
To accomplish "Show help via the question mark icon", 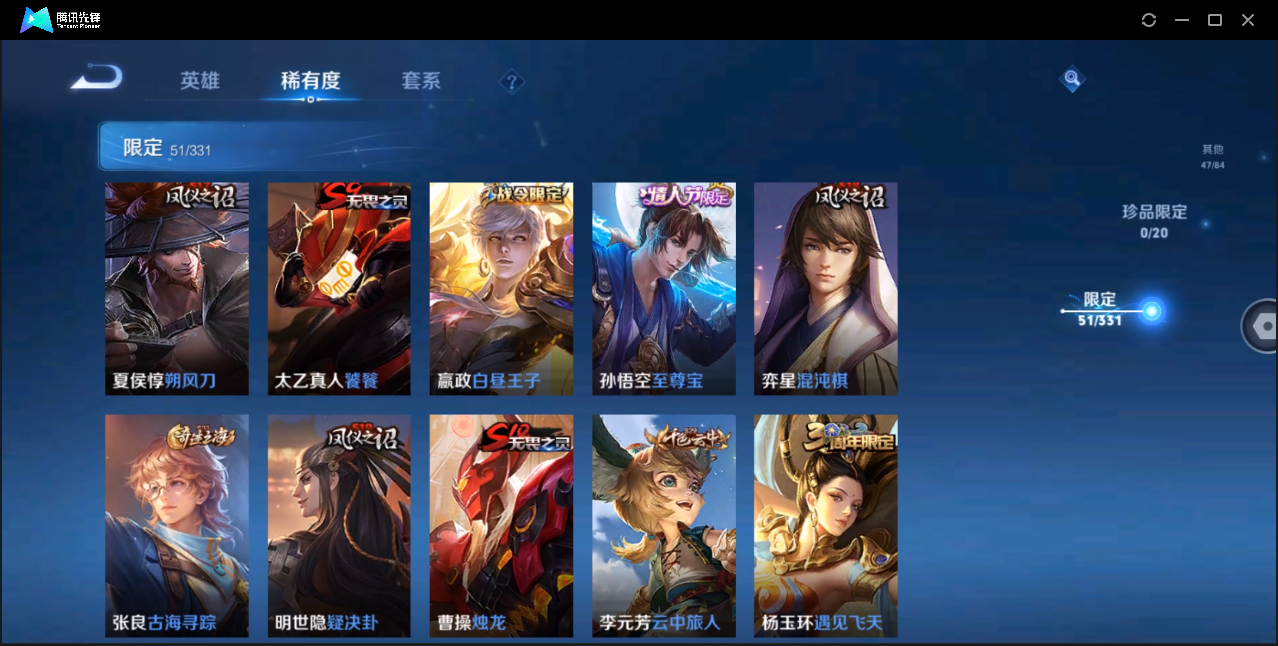I will point(511,82).
